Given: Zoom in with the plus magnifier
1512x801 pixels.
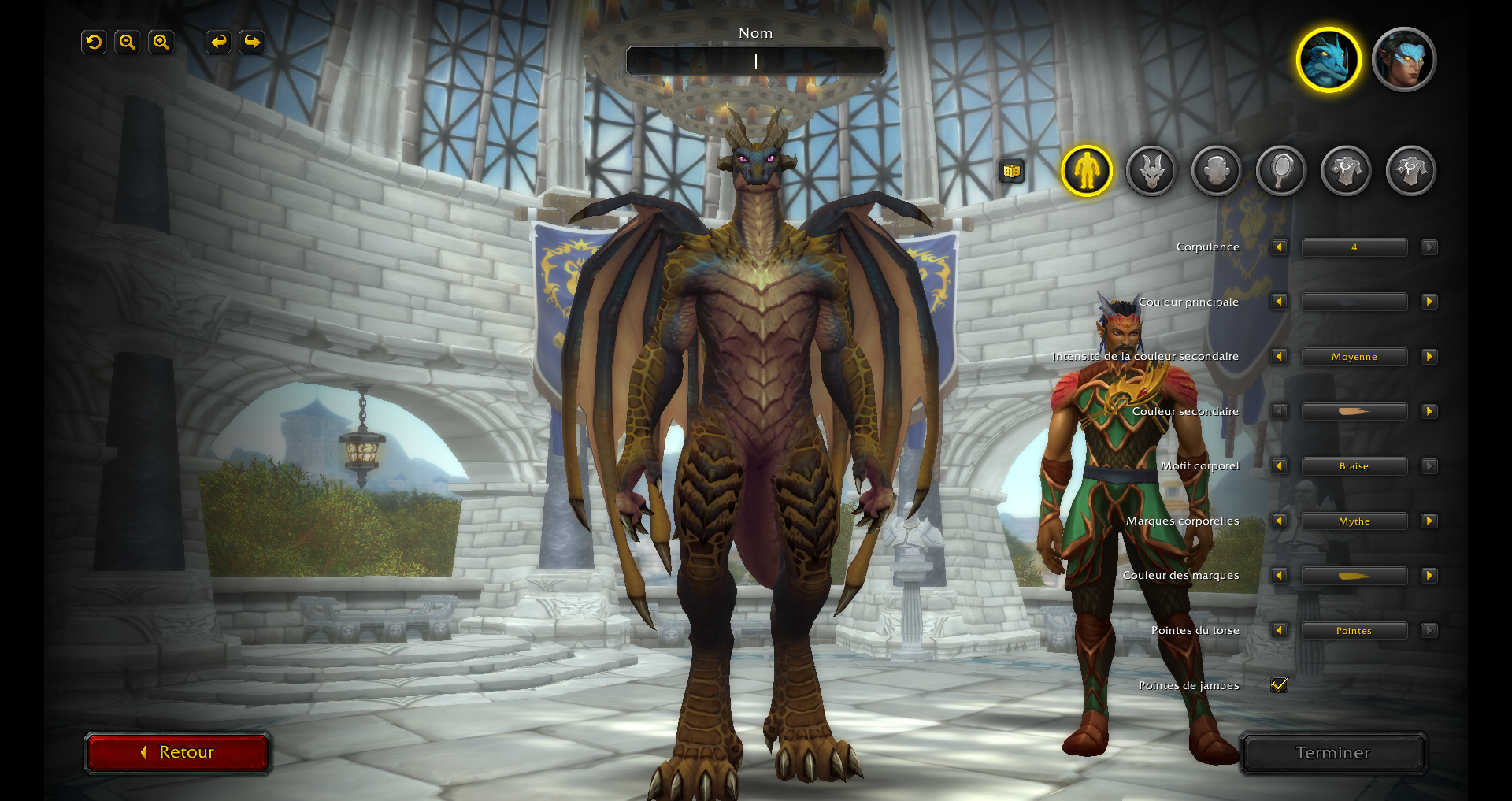Looking at the screenshot, I should [x=161, y=43].
